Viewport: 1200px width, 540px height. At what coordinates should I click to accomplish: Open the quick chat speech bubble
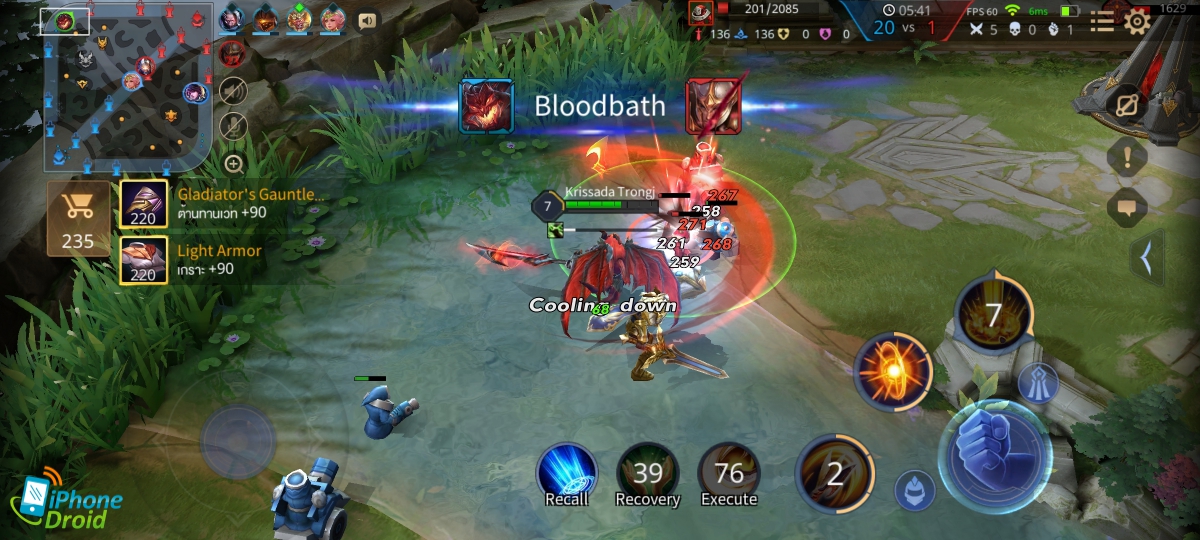click(x=1126, y=207)
